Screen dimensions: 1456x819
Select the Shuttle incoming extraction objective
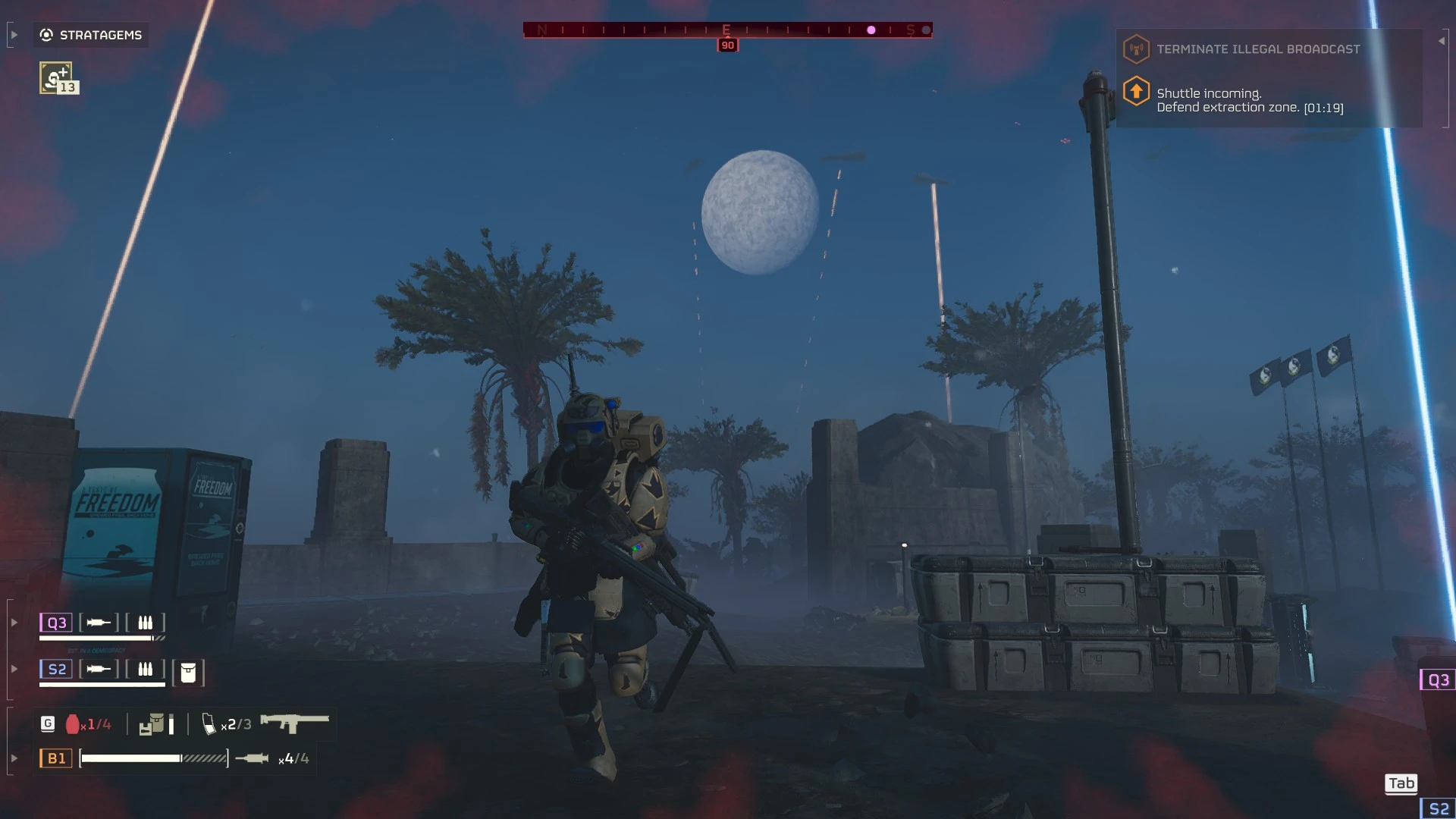(x=1249, y=100)
